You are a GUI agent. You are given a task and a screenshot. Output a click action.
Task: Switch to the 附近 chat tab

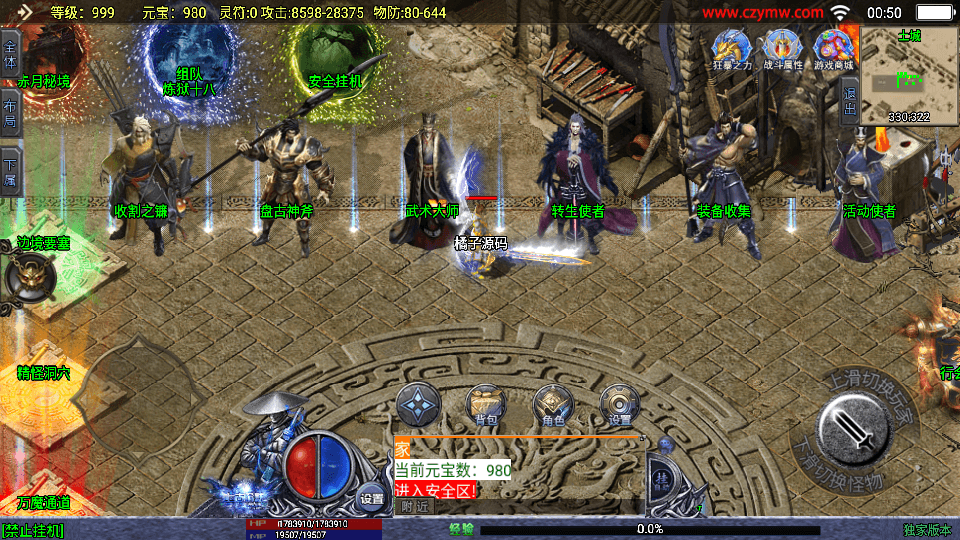coord(413,507)
